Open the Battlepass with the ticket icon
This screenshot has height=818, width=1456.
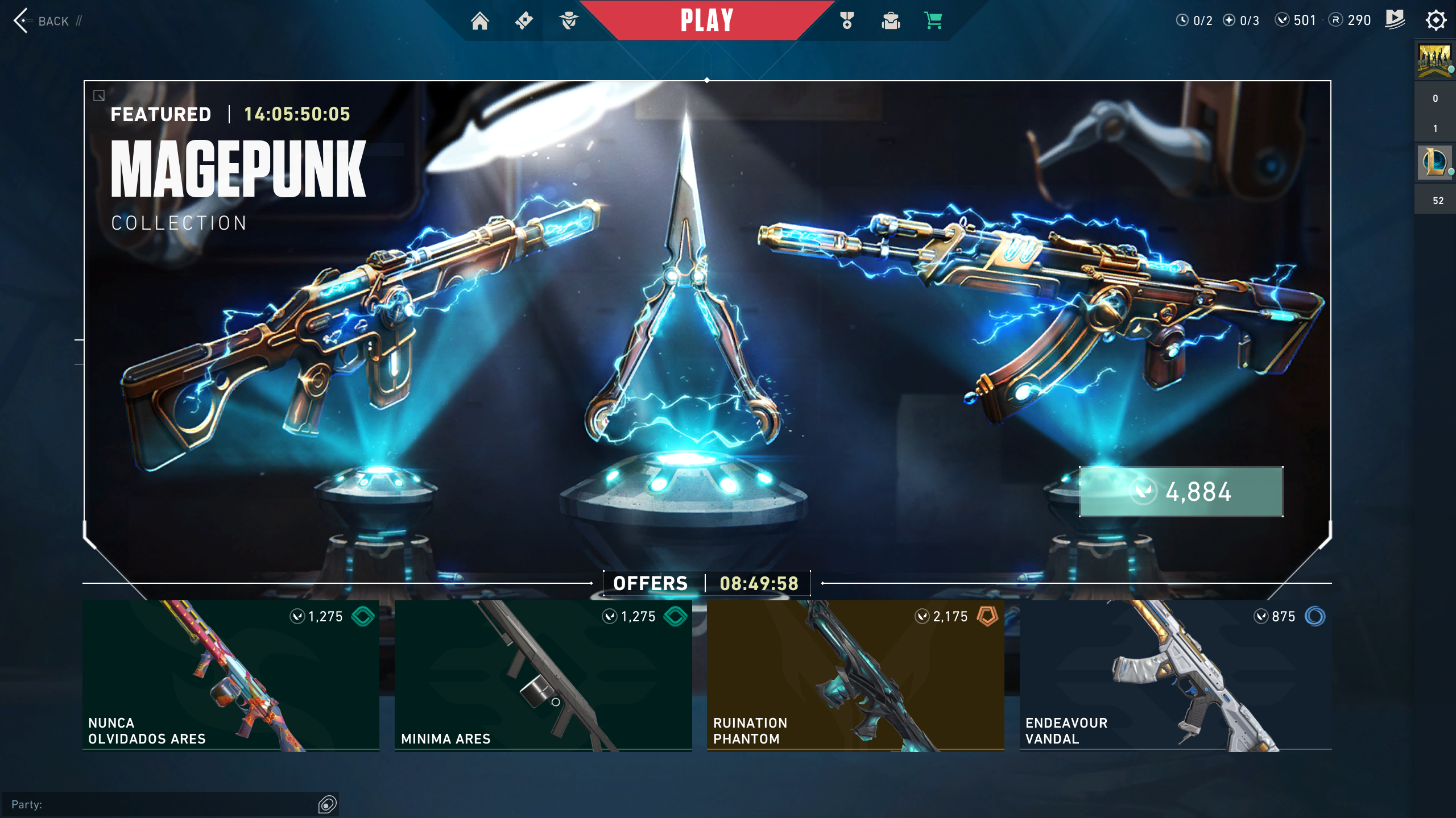(524, 20)
